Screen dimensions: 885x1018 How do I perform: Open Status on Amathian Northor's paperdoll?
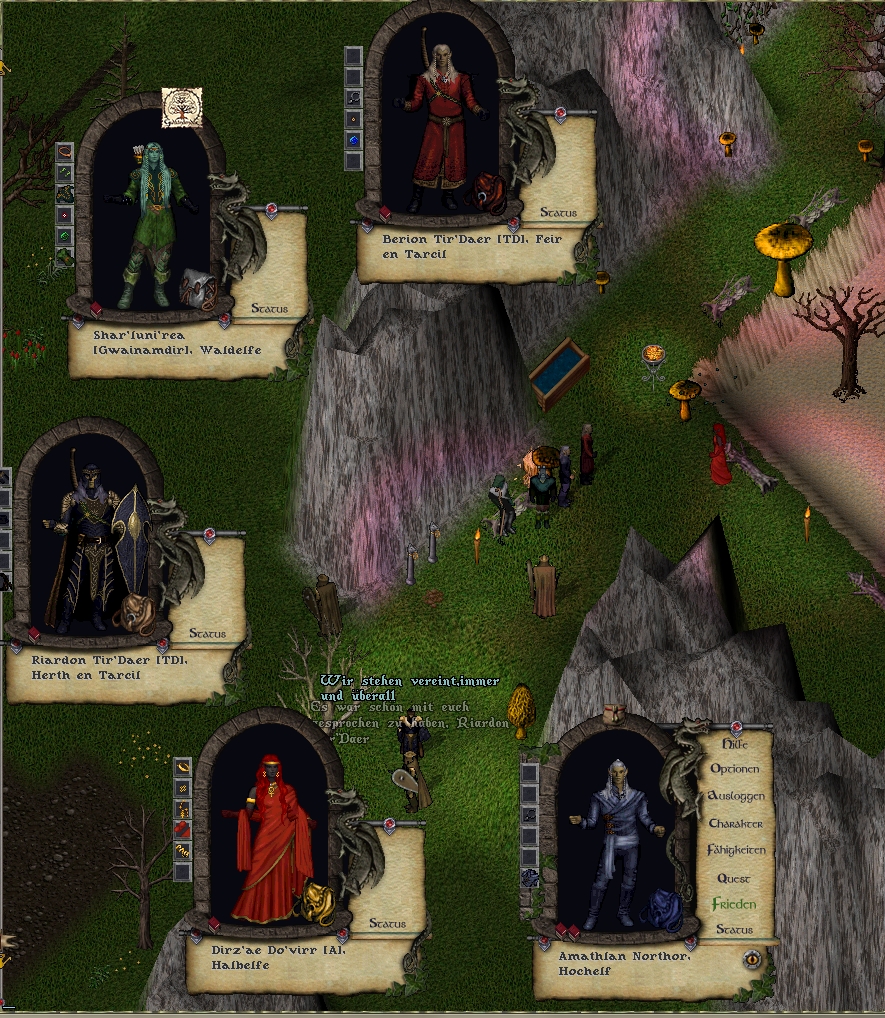tap(734, 930)
